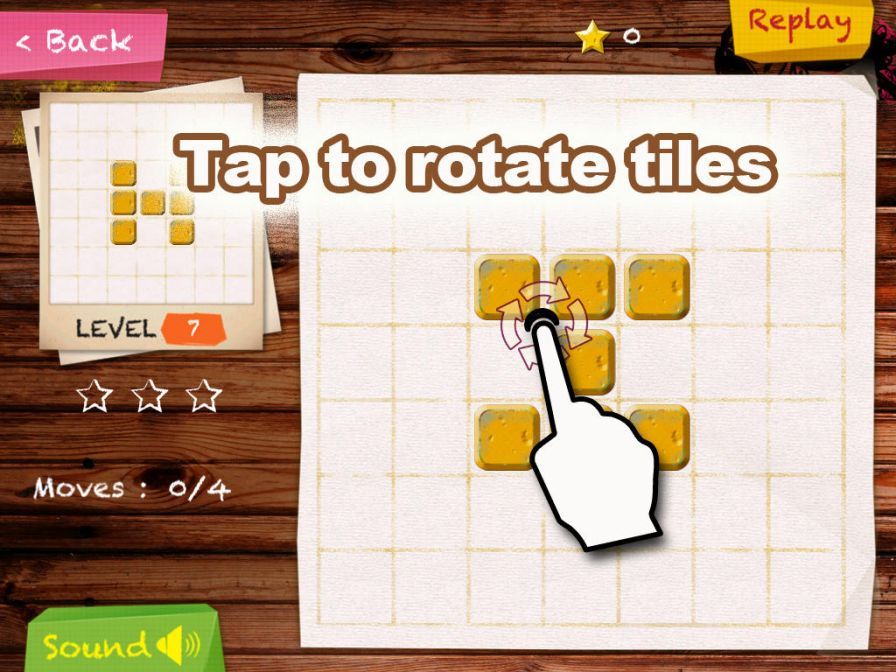
Task: Restart the level with Replay
Action: click(x=799, y=22)
